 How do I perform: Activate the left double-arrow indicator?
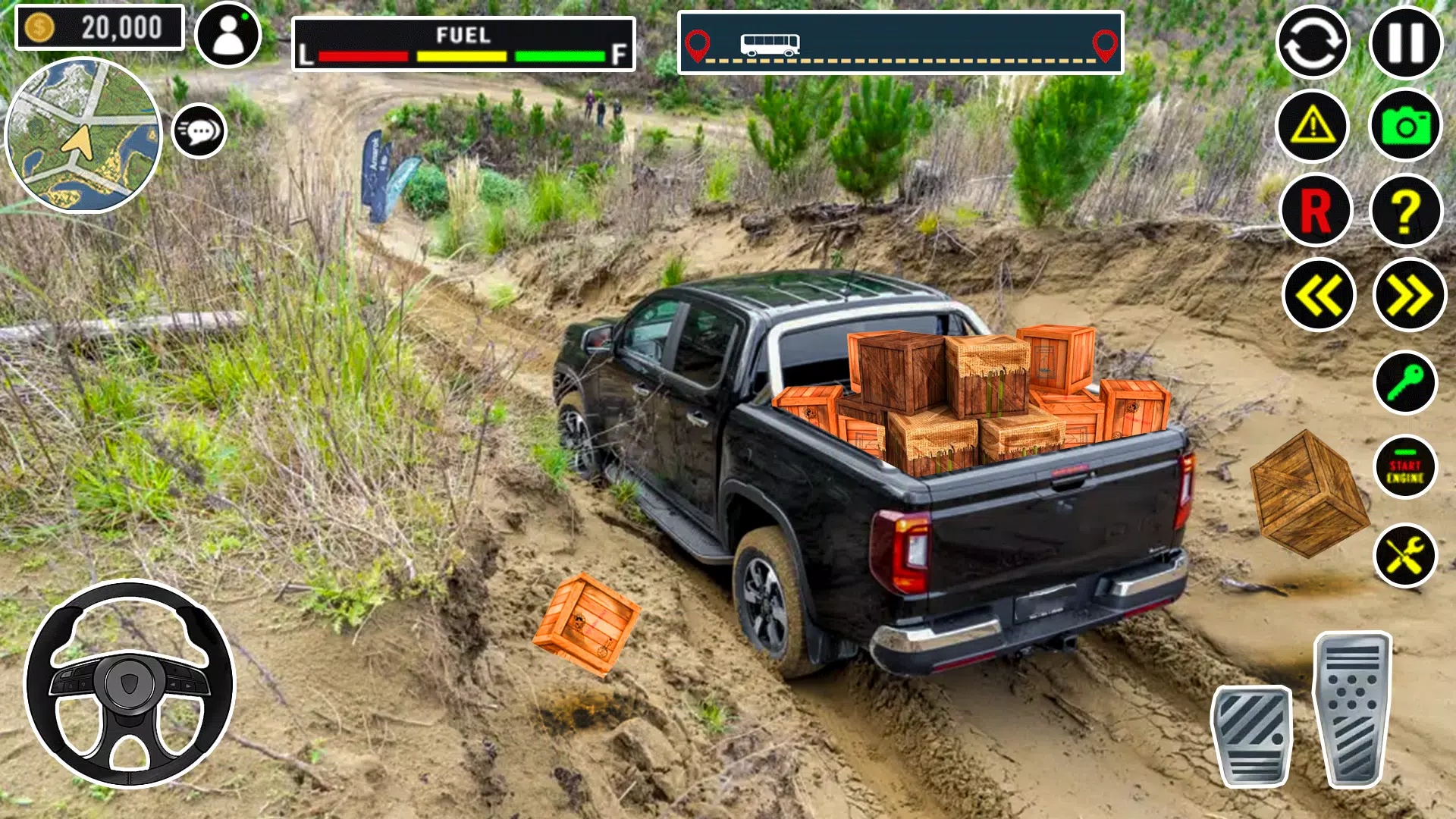[1319, 295]
